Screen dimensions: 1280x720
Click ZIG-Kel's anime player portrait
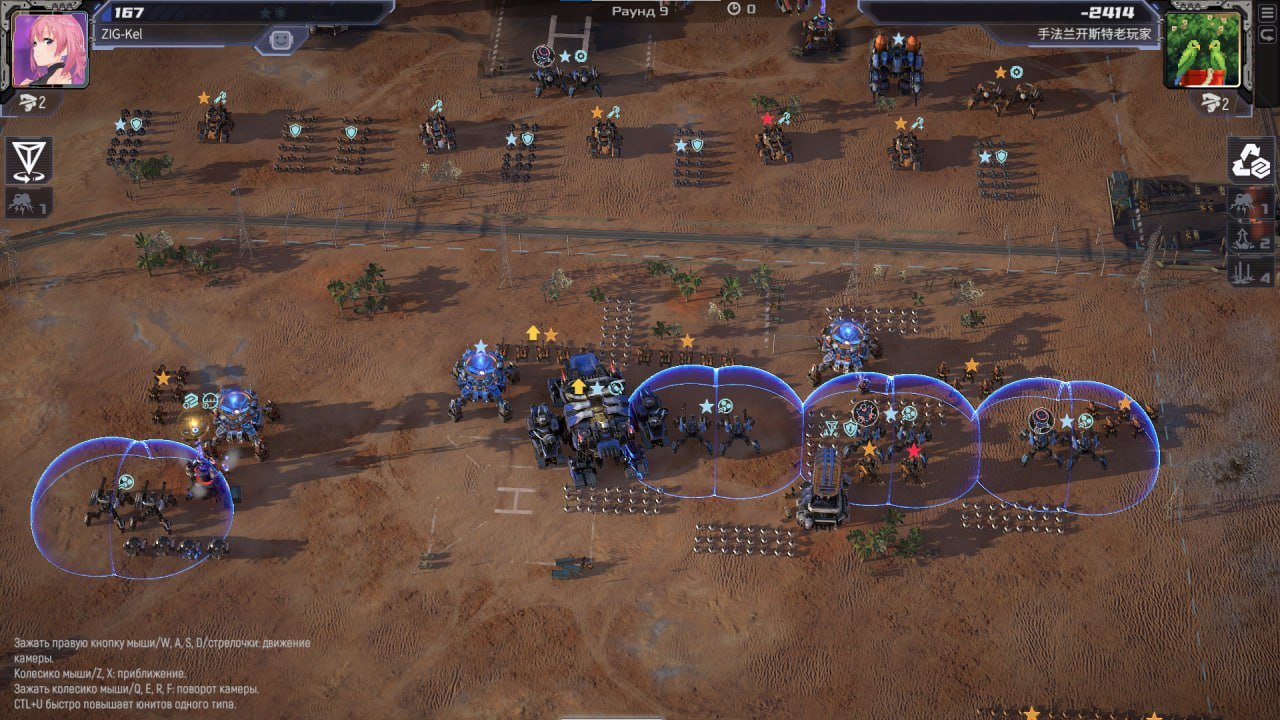click(51, 50)
